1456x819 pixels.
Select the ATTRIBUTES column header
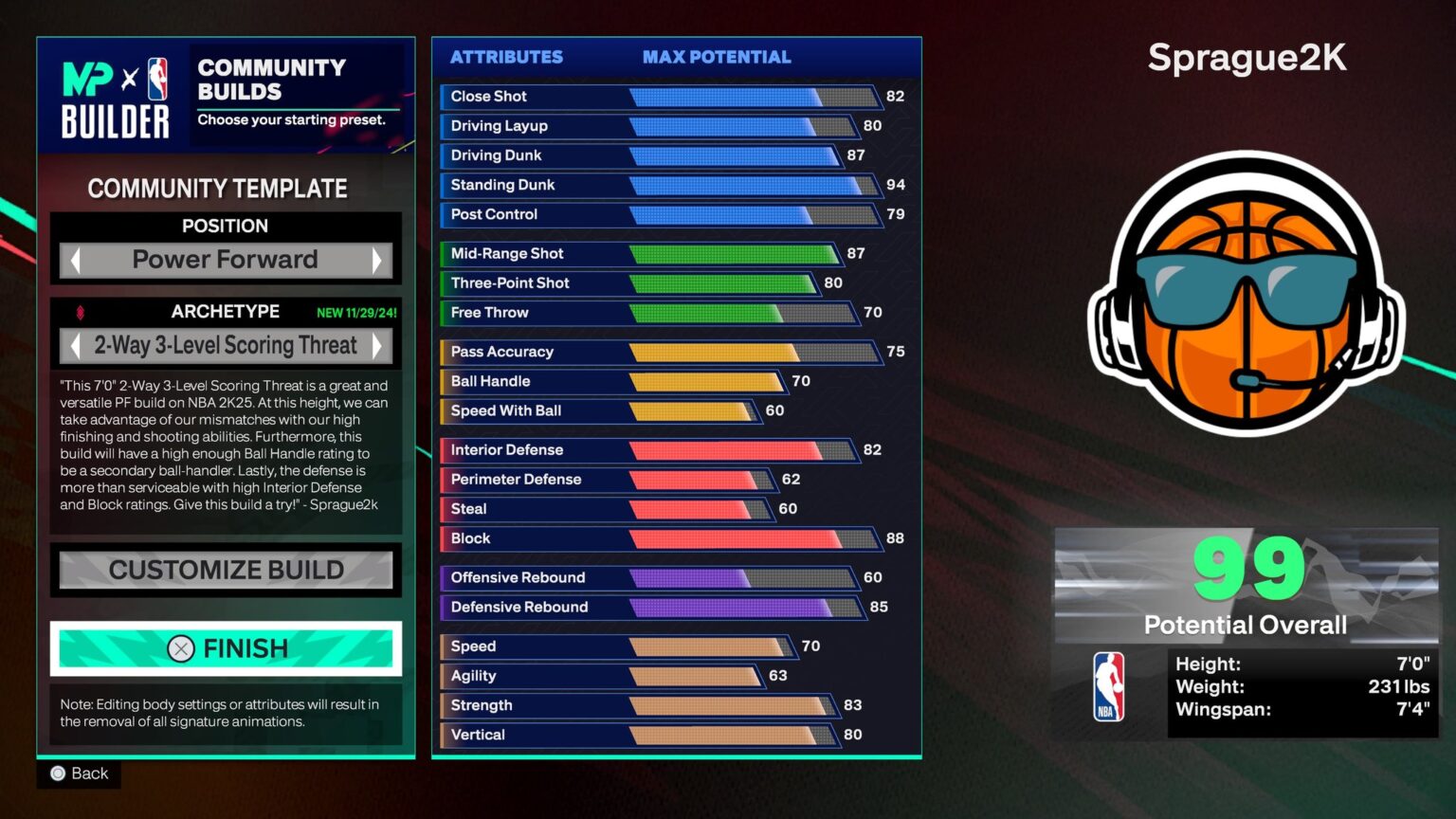[x=506, y=57]
